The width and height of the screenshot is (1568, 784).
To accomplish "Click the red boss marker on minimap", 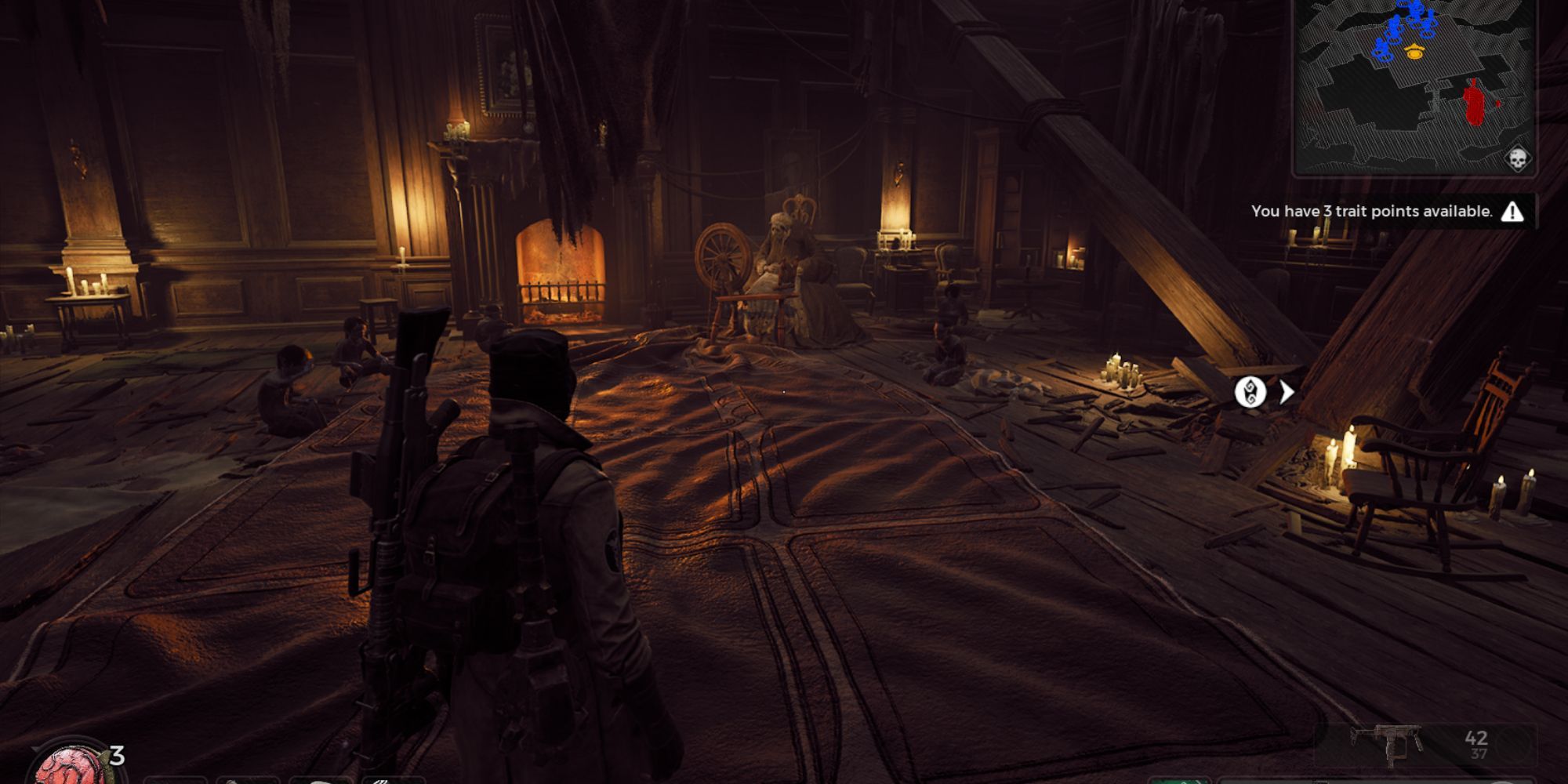I will [x=1475, y=103].
